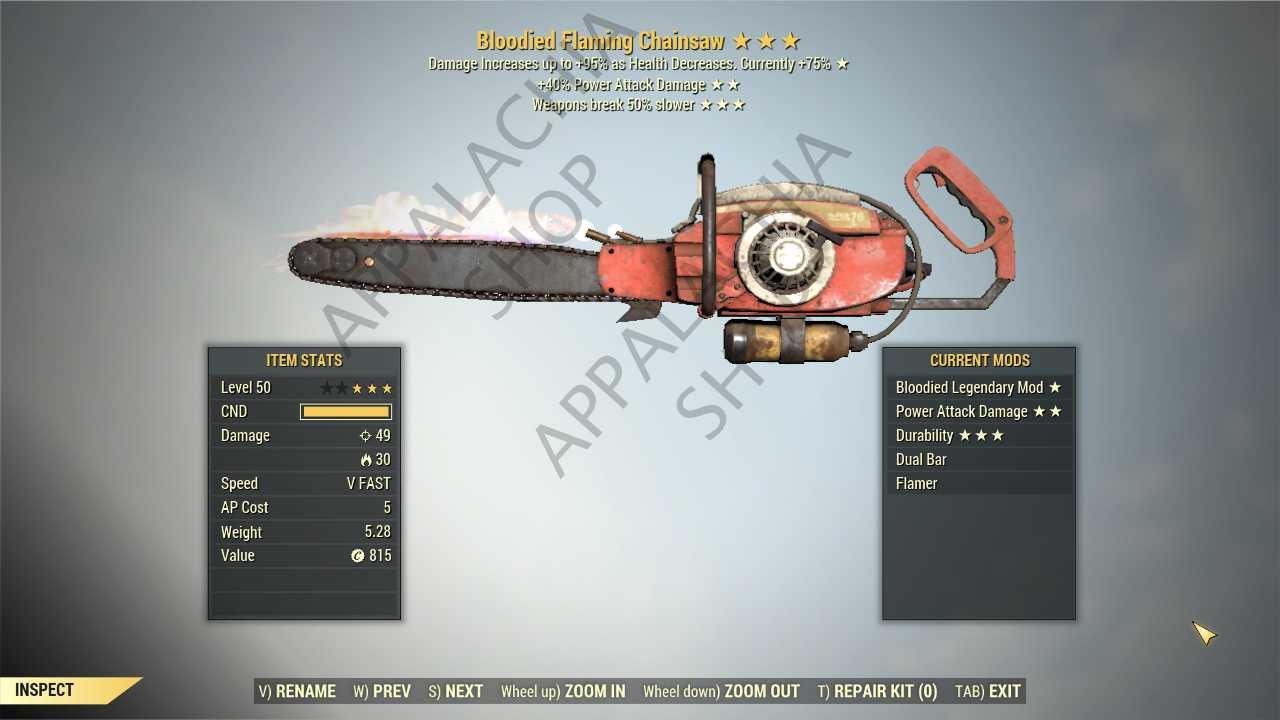Image resolution: width=1280 pixels, height=720 pixels.
Task: Go to the previous item with Prev
Action: (382, 691)
